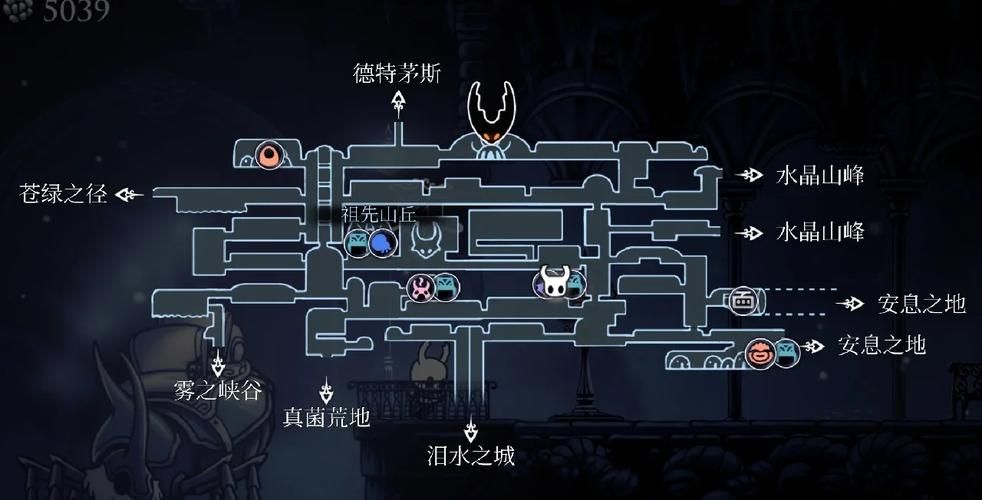The height and width of the screenshot is (500, 982).
Task: Click the orange round pin on the map
Action: click(x=268, y=154)
